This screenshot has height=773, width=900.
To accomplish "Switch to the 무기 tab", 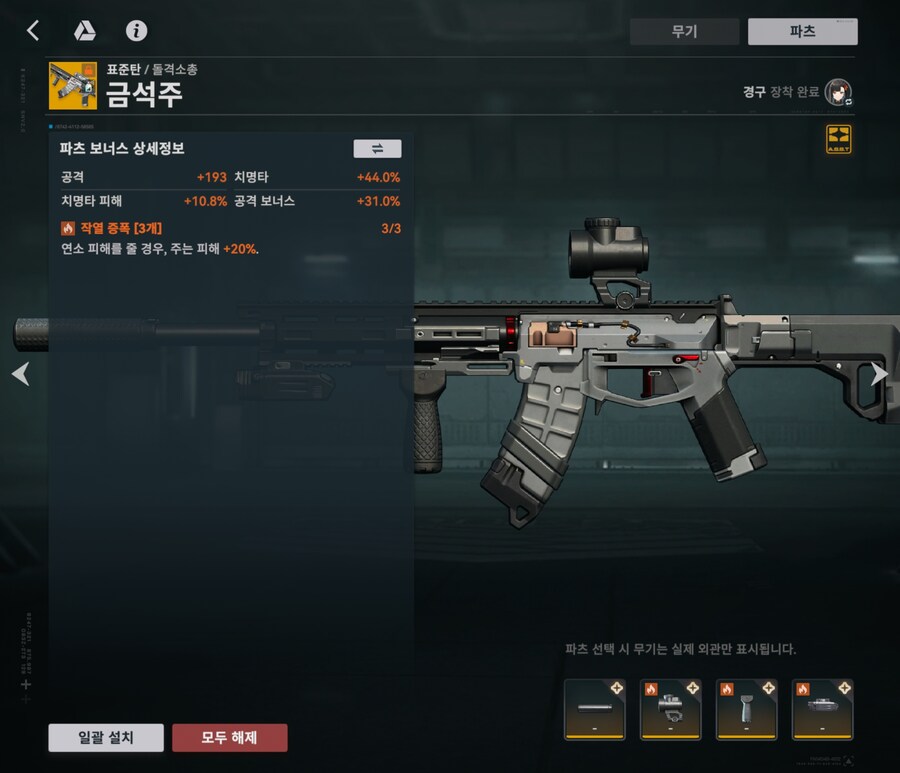I will point(684,31).
